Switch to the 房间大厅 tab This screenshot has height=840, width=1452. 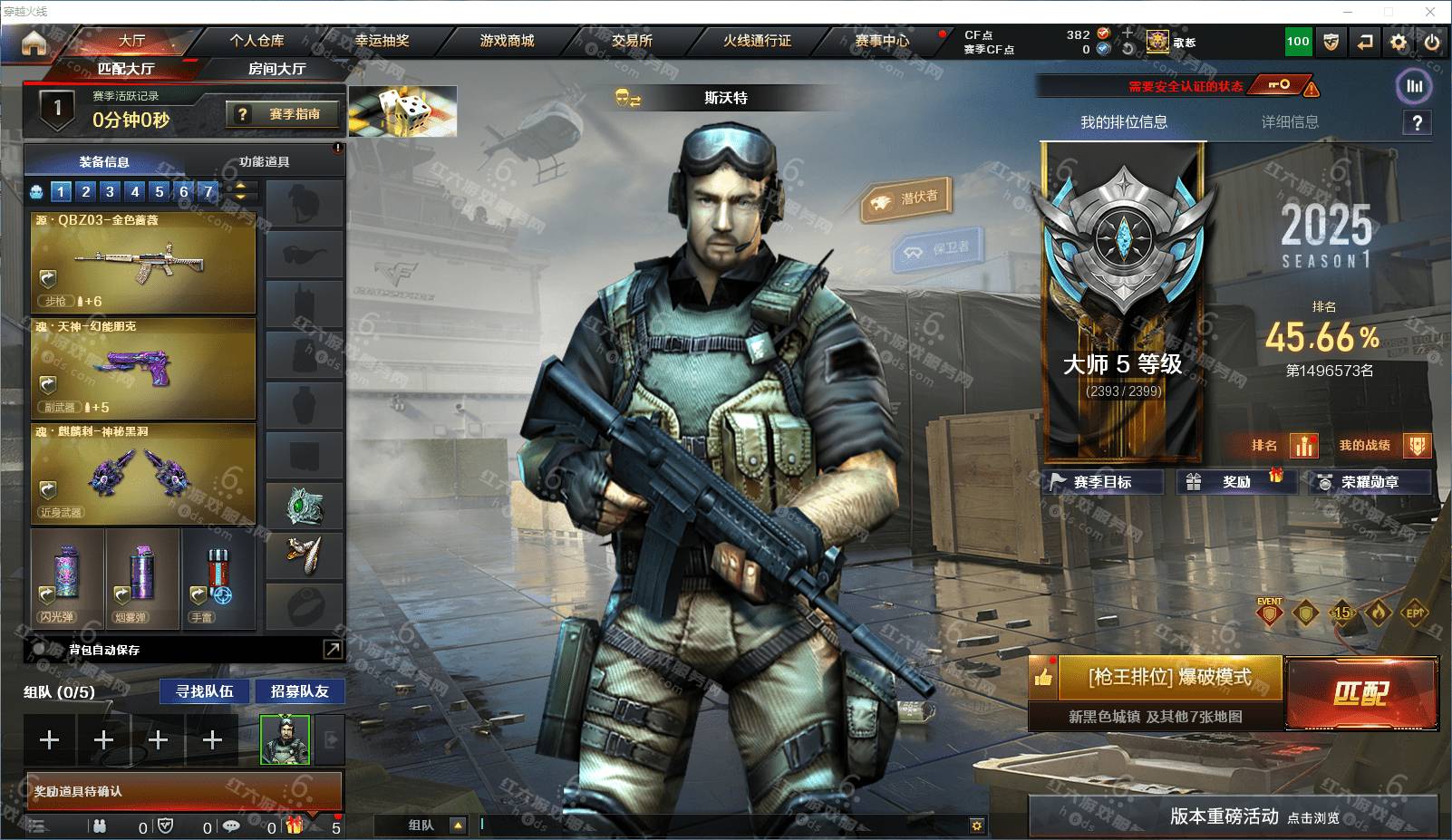coord(276,69)
